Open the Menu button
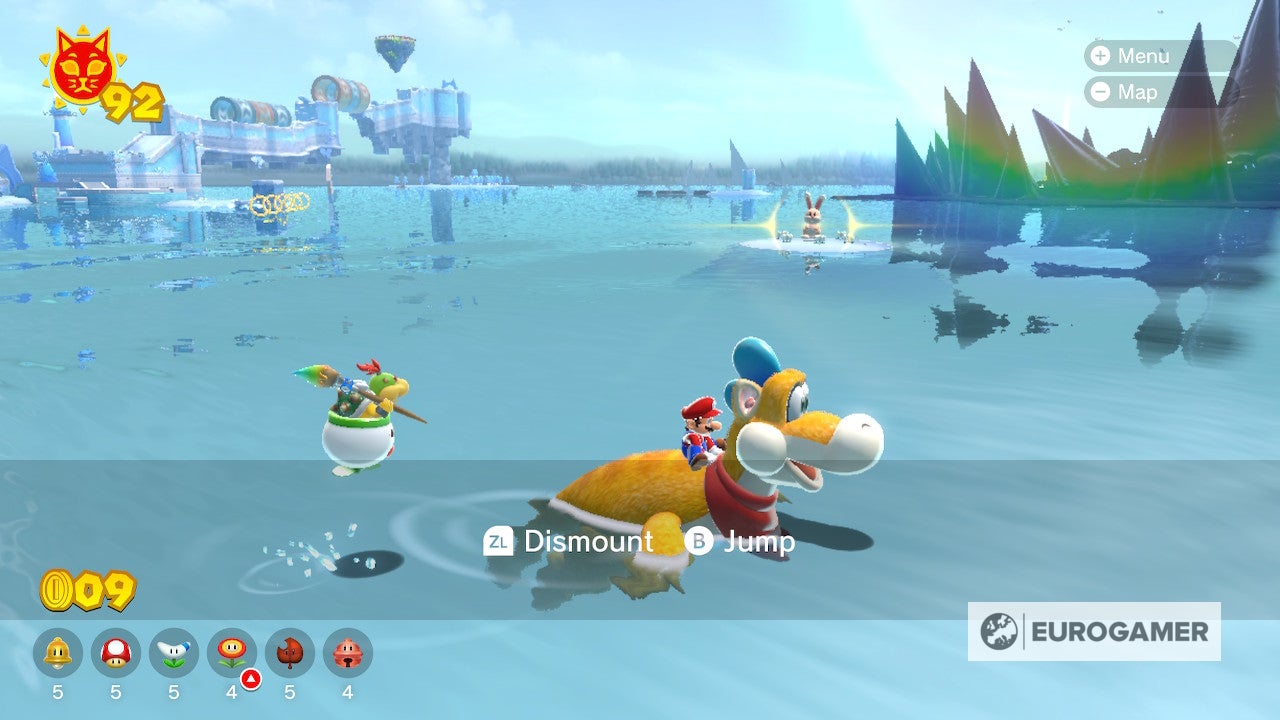Image resolution: width=1280 pixels, height=720 pixels. pos(1131,56)
